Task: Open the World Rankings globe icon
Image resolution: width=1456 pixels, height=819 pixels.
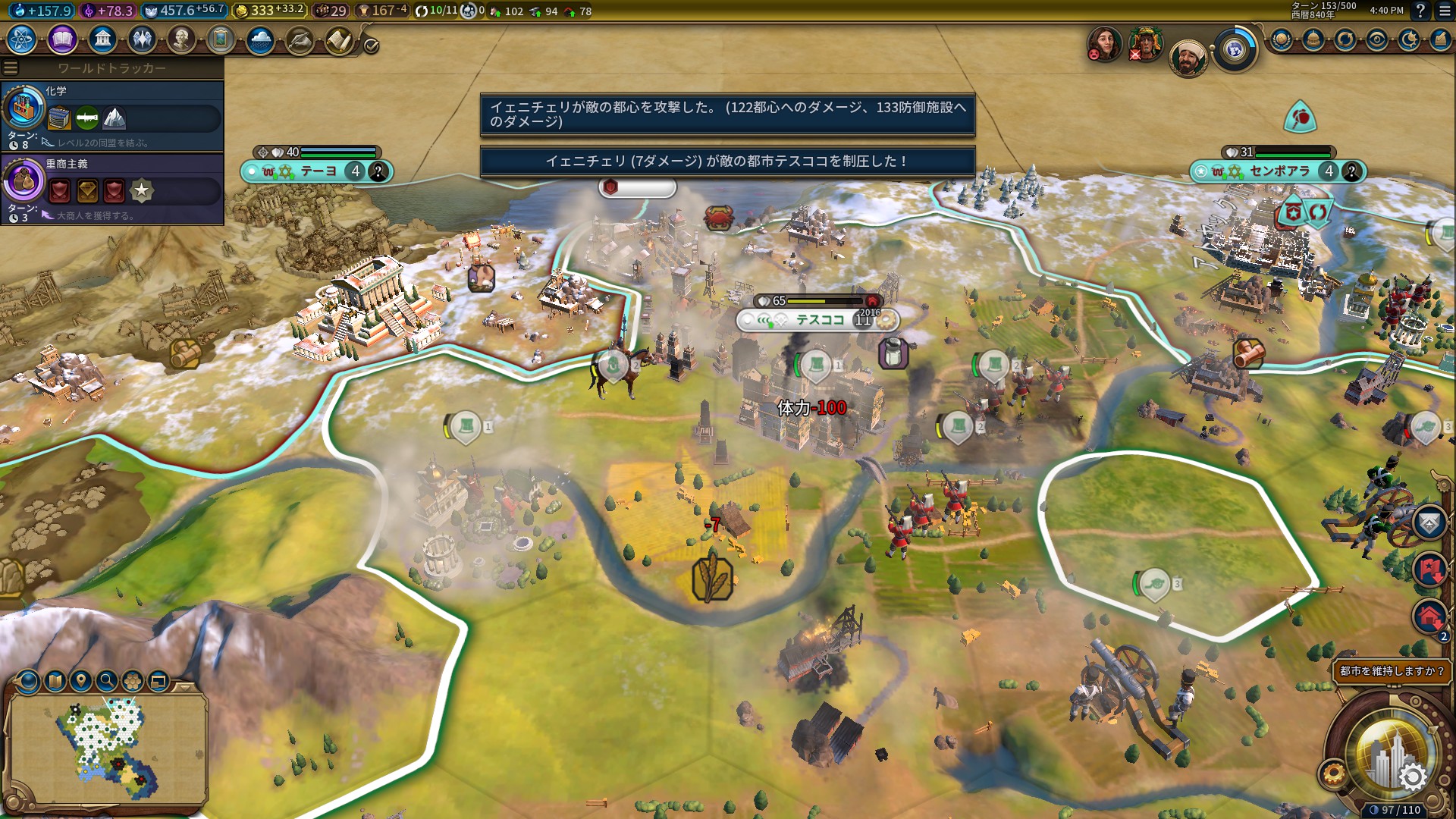Action: tap(1282, 39)
